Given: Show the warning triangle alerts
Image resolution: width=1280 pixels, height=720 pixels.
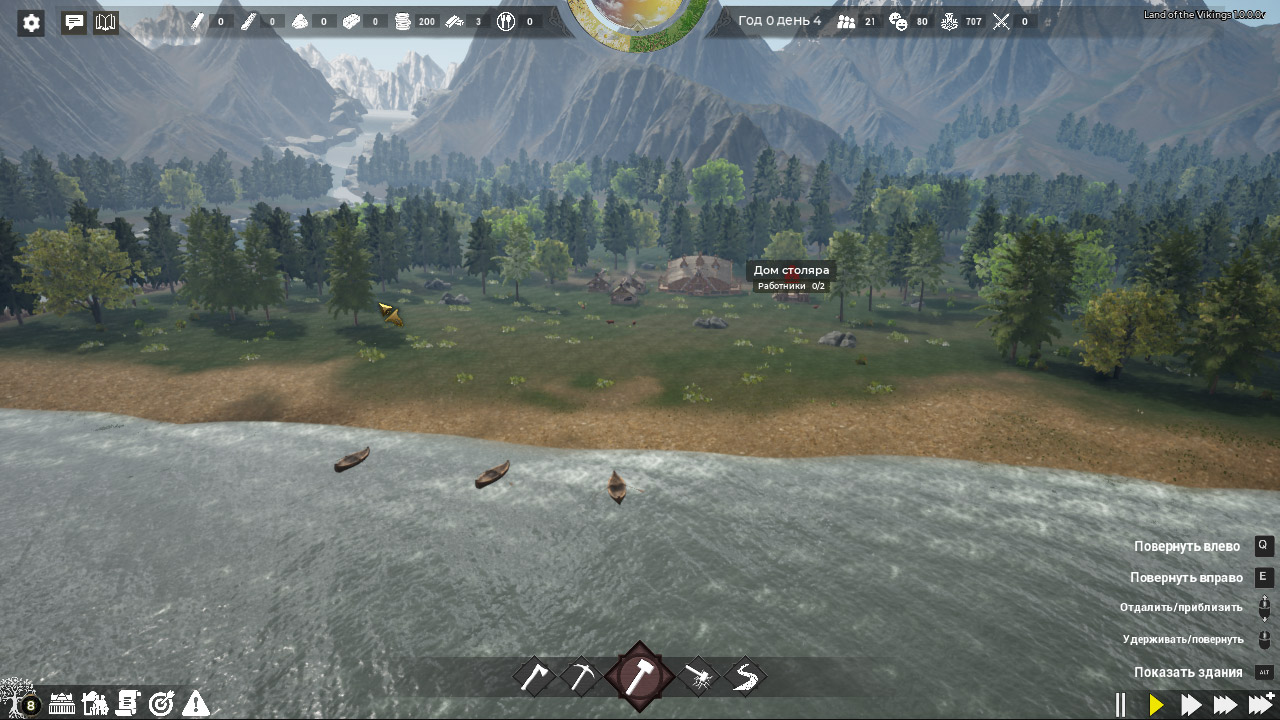Looking at the screenshot, I should [196, 704].
